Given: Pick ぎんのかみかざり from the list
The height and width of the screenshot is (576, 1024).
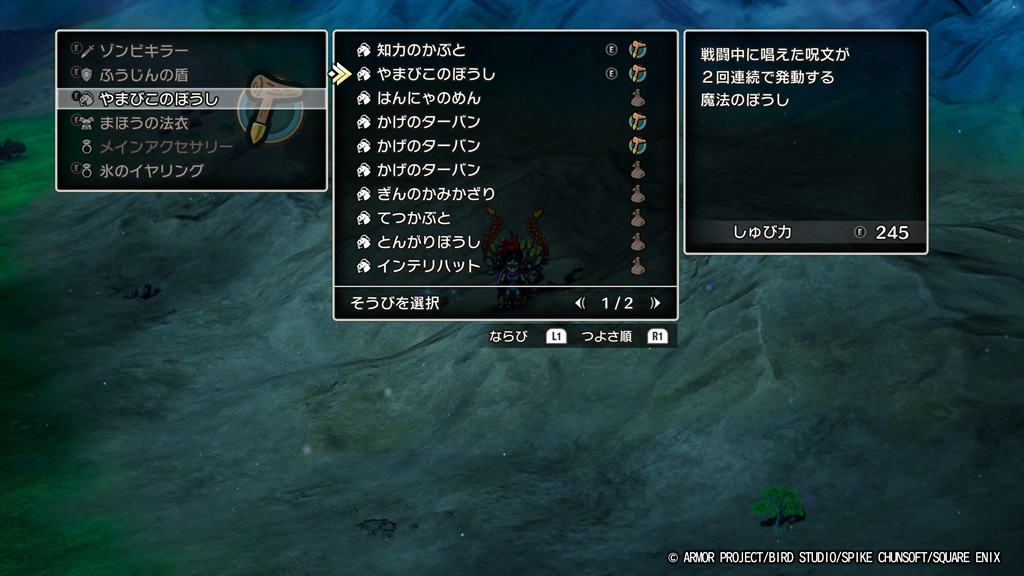Looking at the screenshot, I should [435, 194].
